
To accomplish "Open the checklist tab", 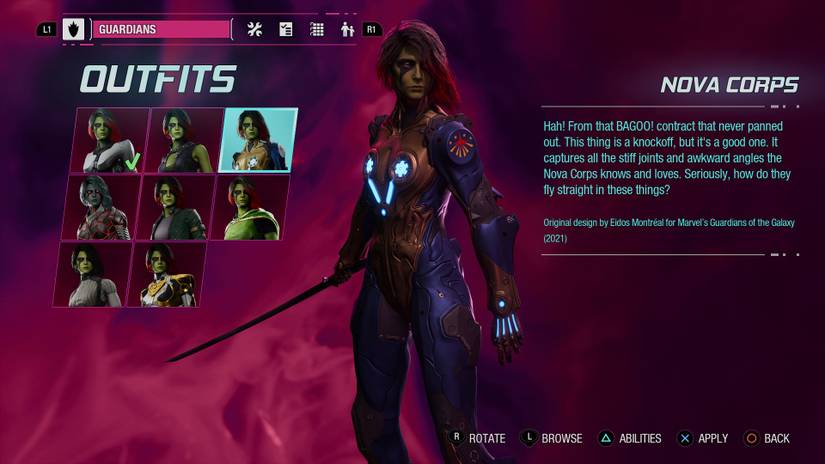I will [x=286, y=30].
